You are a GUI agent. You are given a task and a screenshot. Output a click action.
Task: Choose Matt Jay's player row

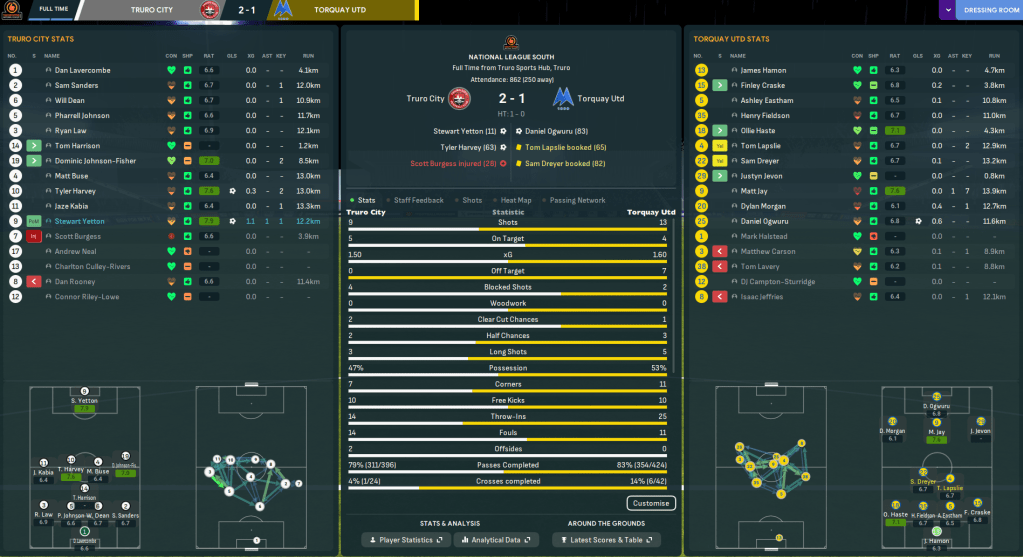coord(754,190)
